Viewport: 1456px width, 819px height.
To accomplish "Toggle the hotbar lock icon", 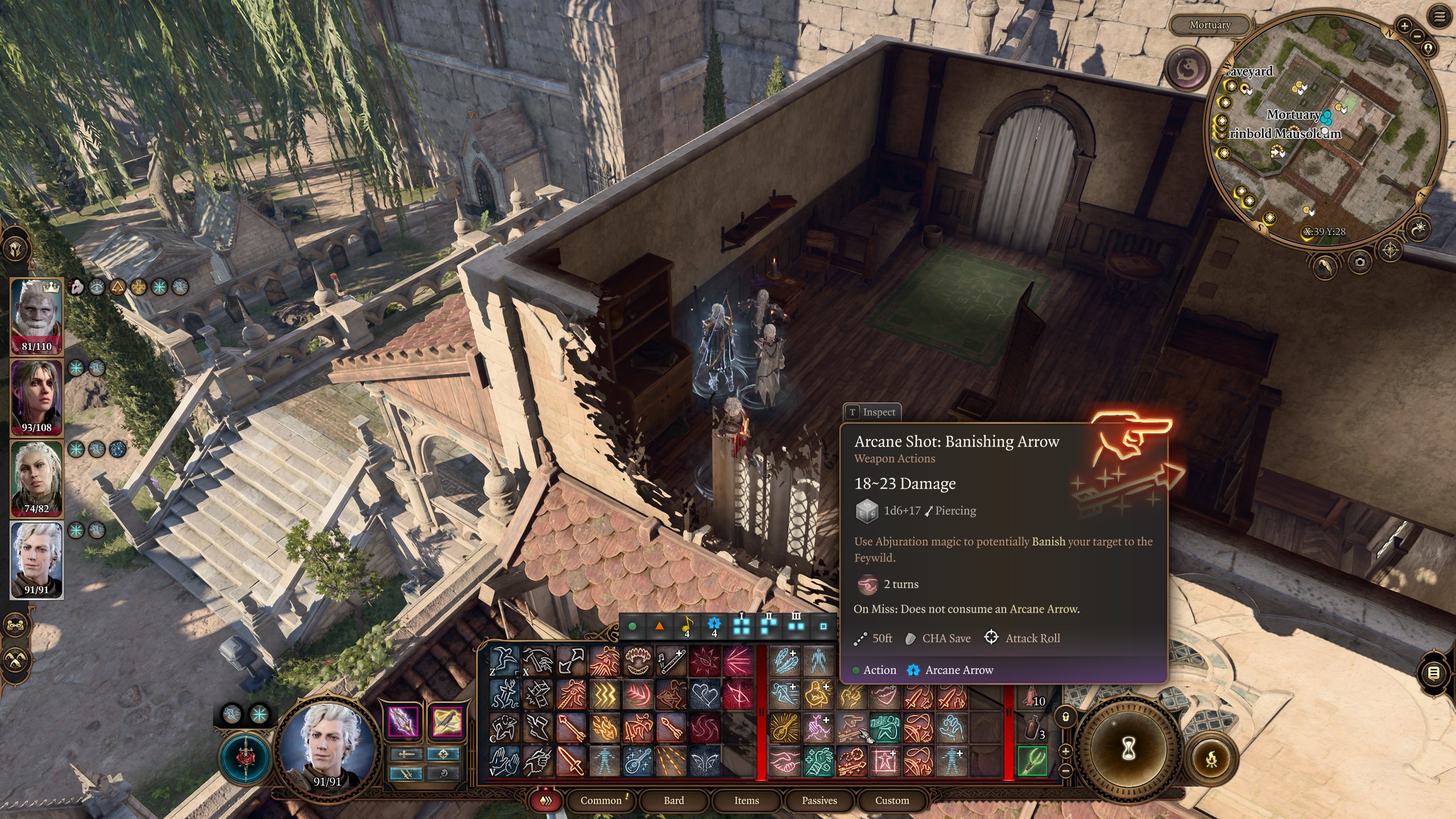I will point(1066,717).
